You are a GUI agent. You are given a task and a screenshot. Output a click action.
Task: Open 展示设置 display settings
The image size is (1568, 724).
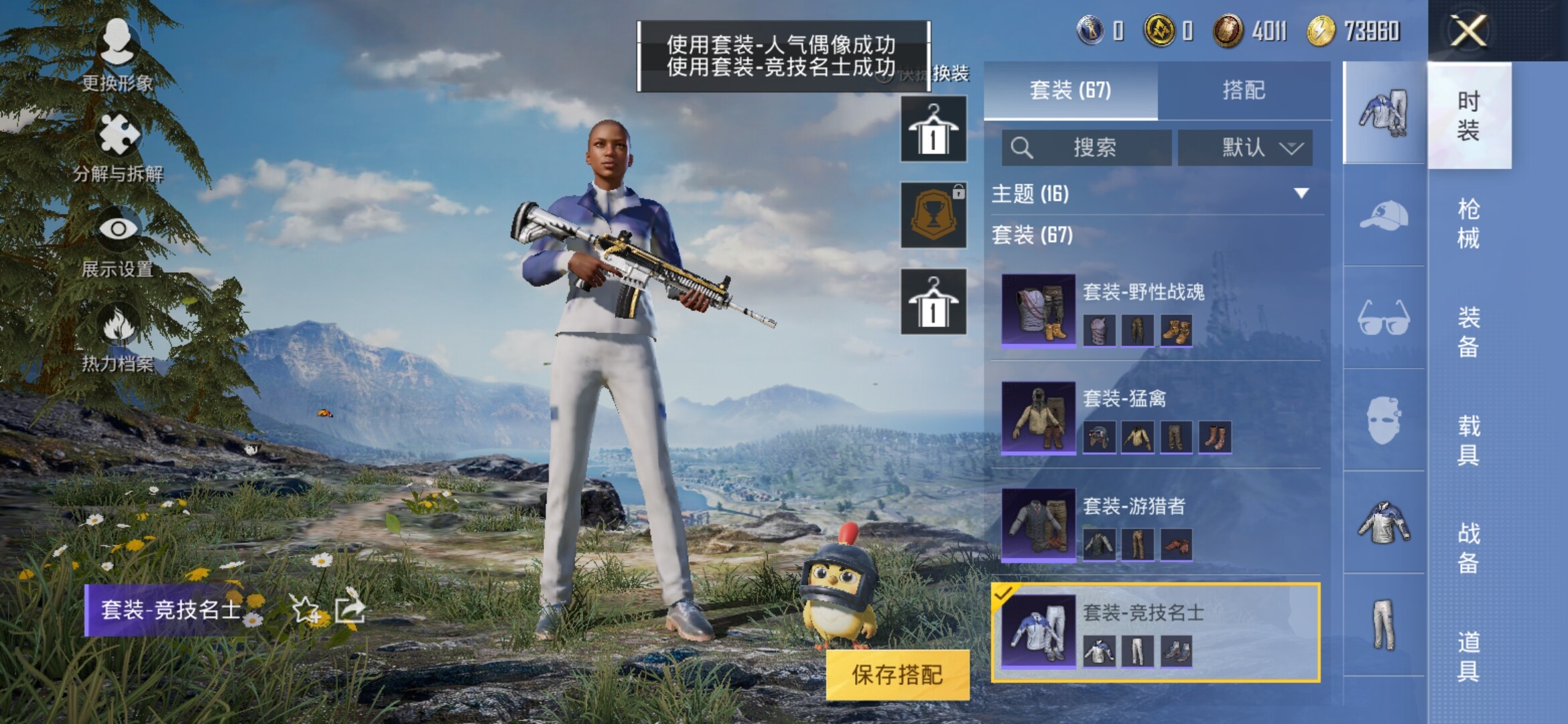click(x=118, y=241)
